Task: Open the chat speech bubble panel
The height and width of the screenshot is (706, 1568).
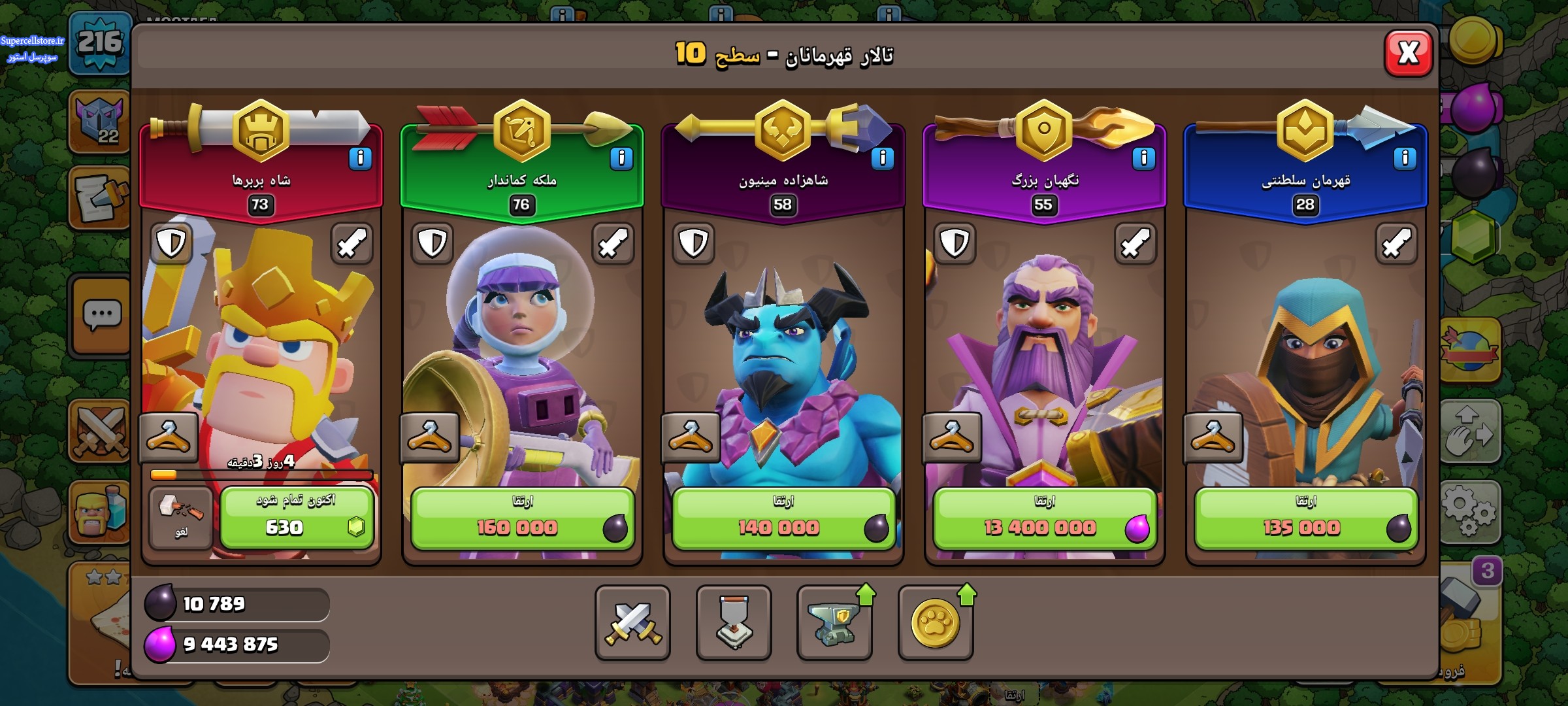Action: click(x=101, y=316)
